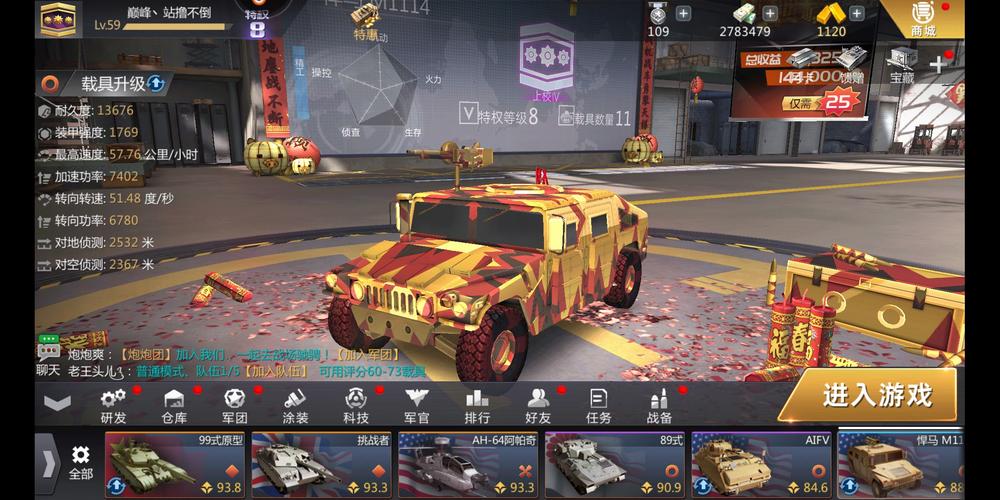Open the 战备 war supplies menu
Viewport: 1000px width, 500px height.
coord(659,405)
